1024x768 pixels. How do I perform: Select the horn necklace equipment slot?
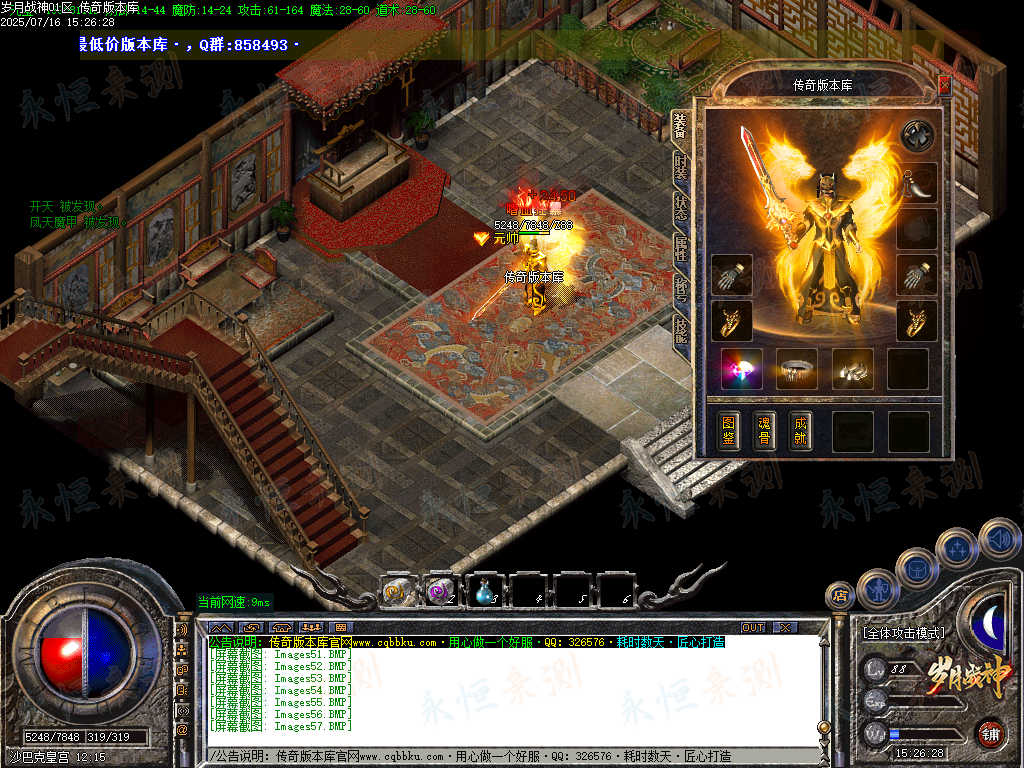(x=916, y=183)
